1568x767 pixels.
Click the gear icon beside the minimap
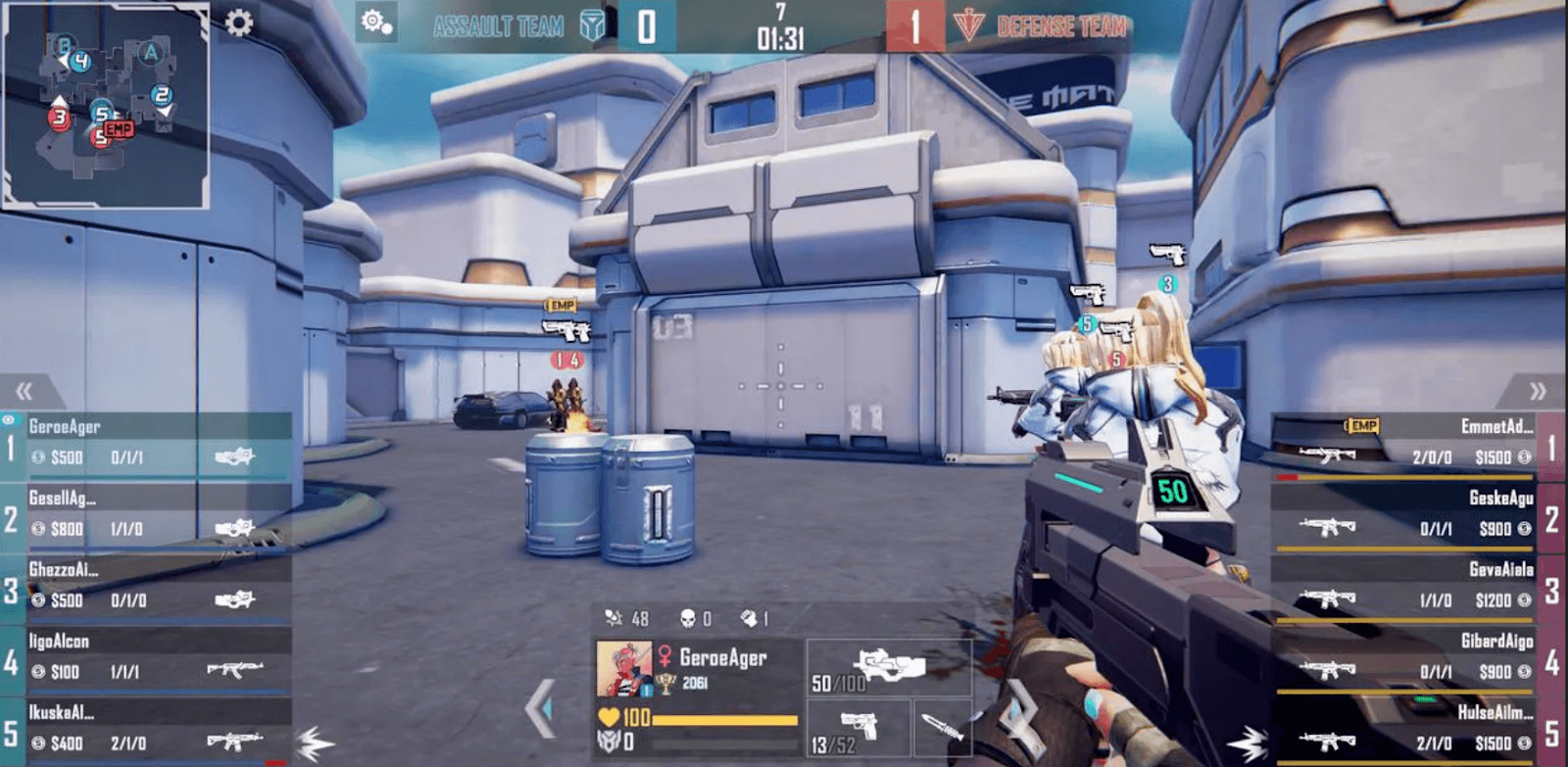coord(239,23)
